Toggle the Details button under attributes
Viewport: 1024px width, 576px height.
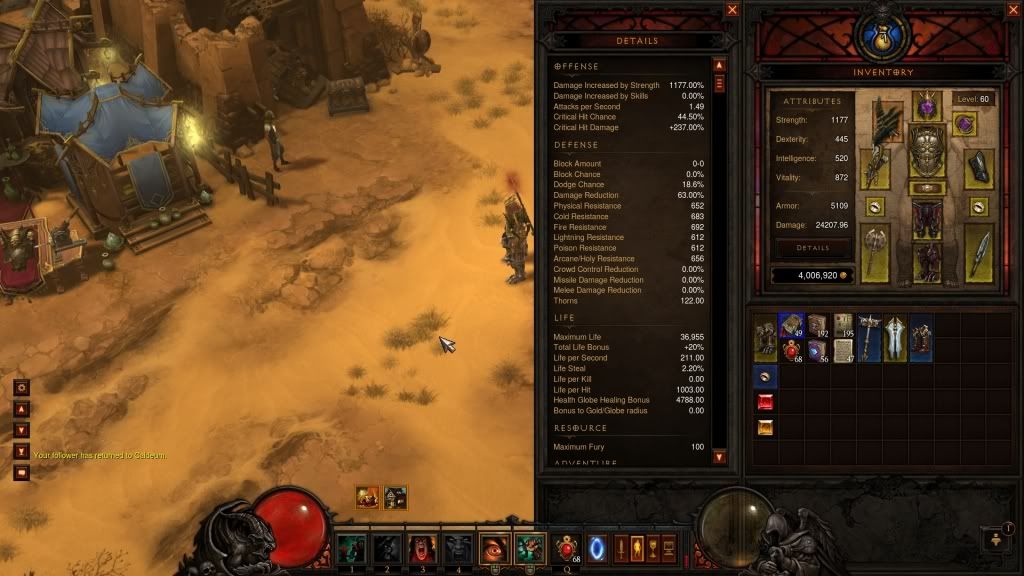[812, 247]
